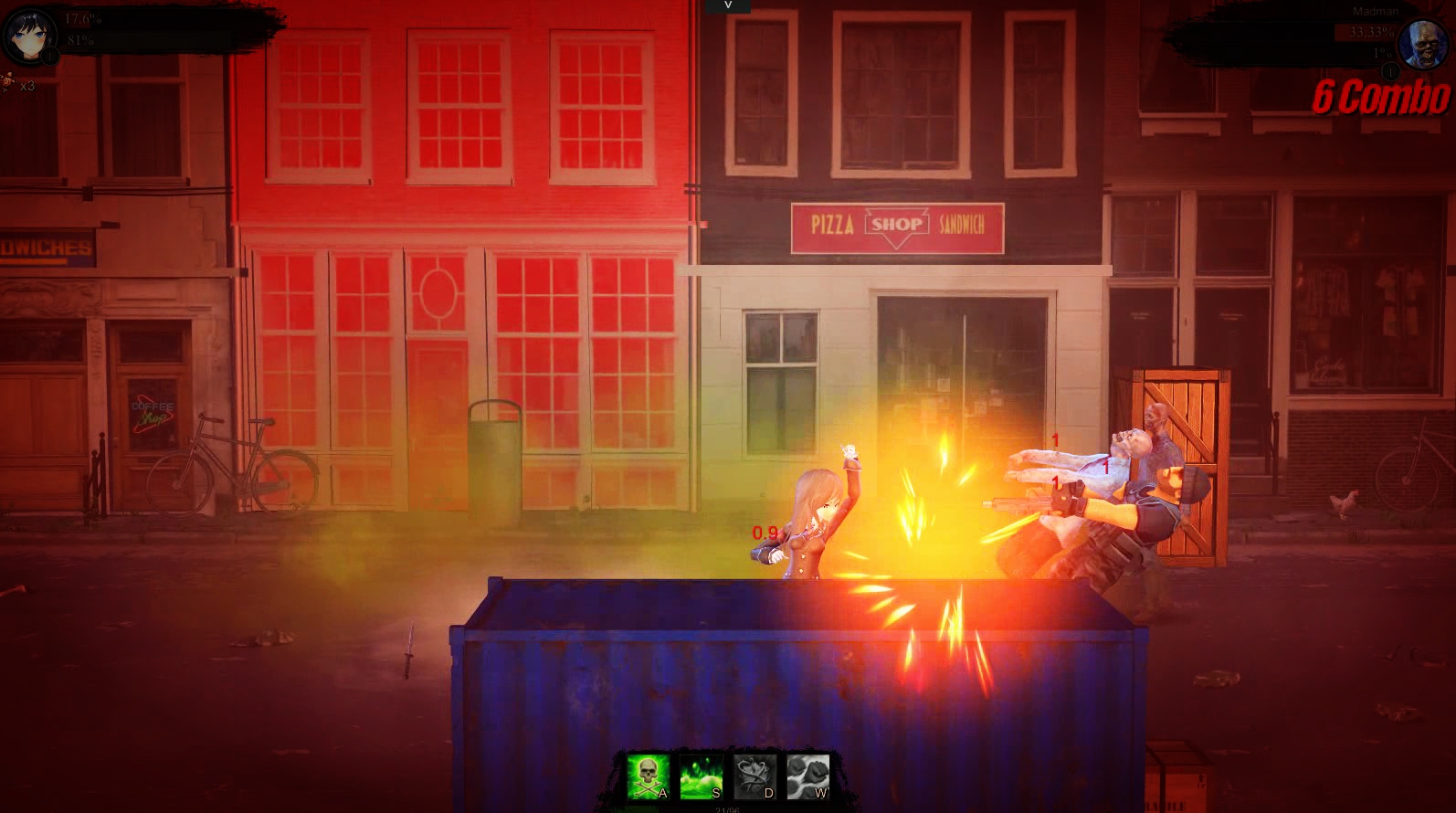The width and height of the screenshot is (1456, 813).
Task: Click the player character portrait
Action: coord(30,37)
